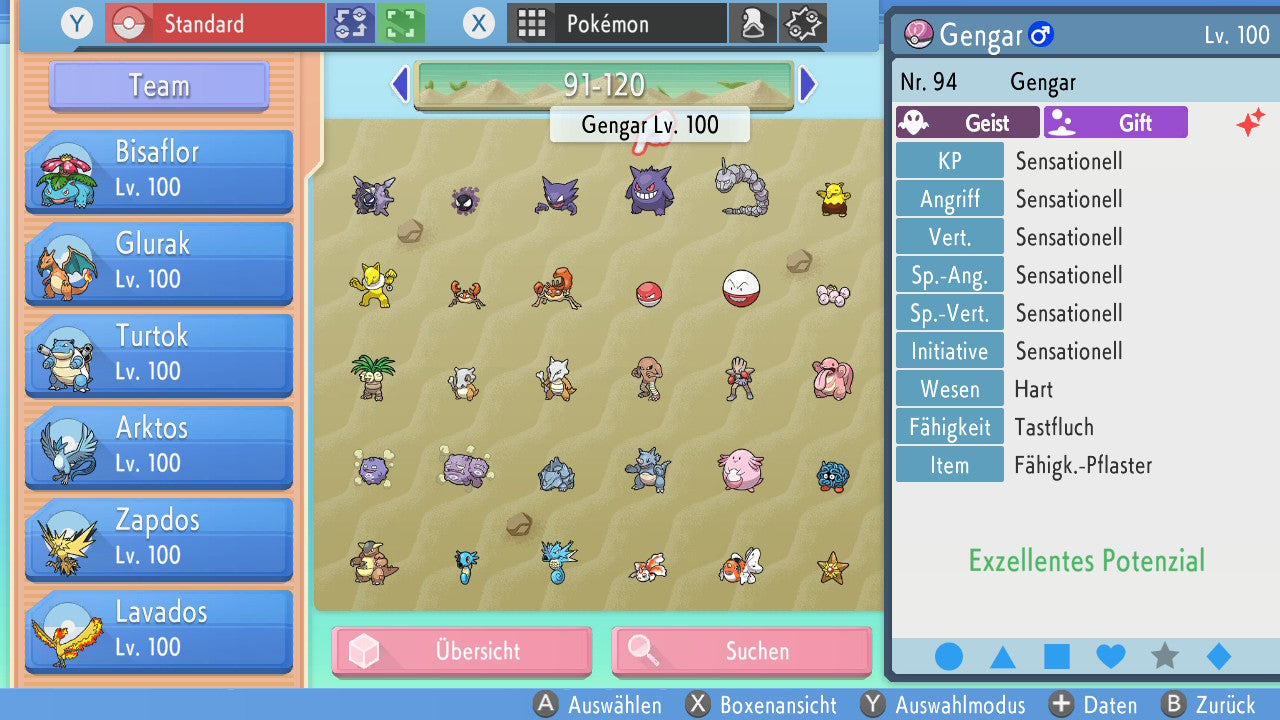Click the right arrow to the next box
Viewport: 1280px width, 720px height.
[x=808, y=85]
